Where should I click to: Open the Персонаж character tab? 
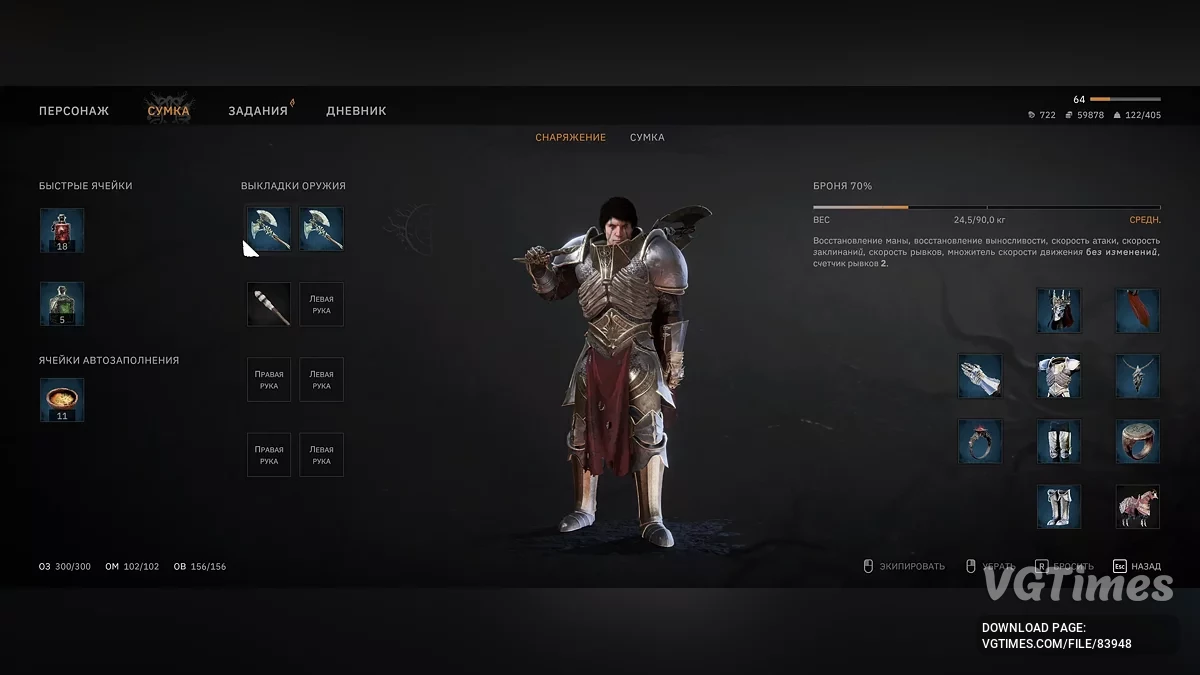74,111
